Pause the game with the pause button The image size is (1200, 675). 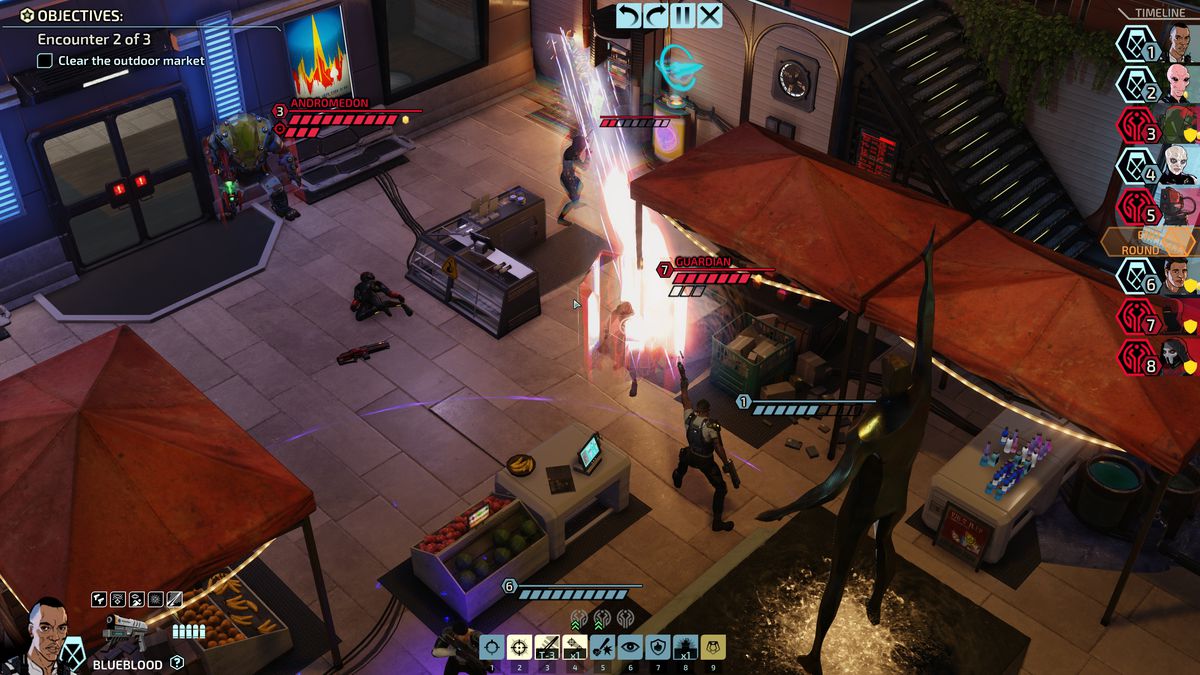coord(683,15)
